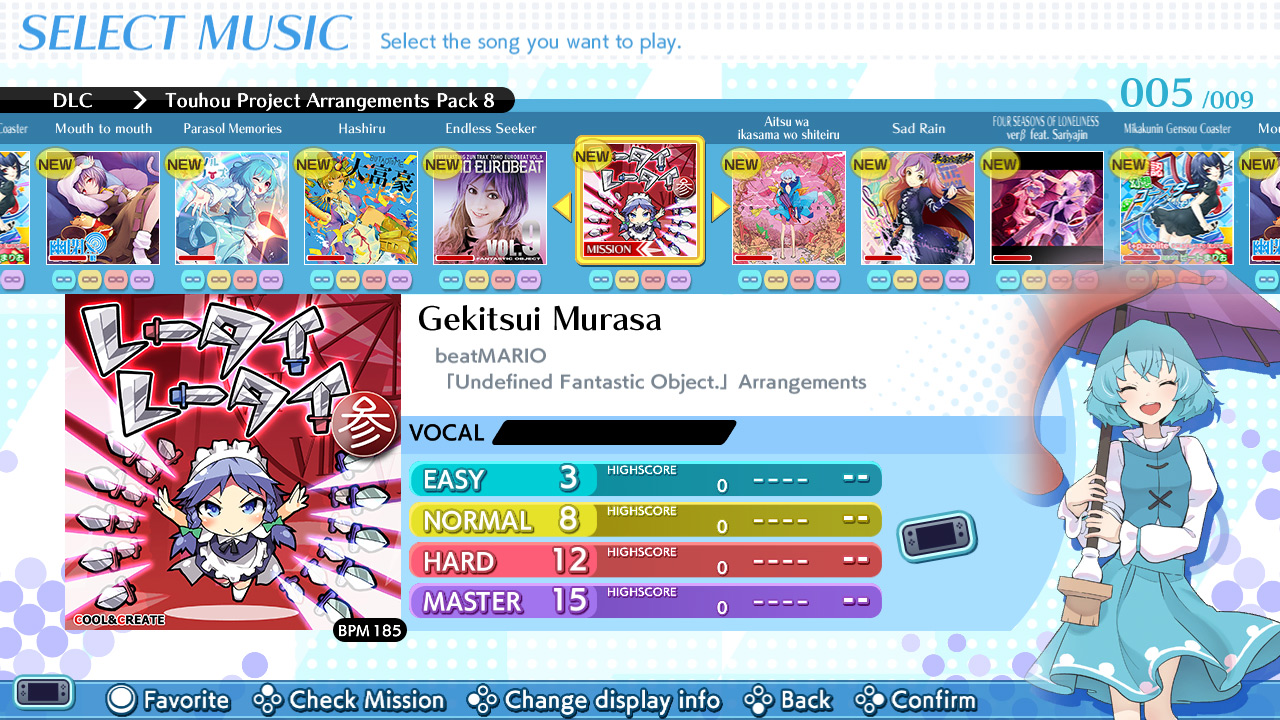This screenshot has width=1280, height=720.
Task: Click the NEW badge on the Gekitsui Murasa cover
Action: point(592,156)
